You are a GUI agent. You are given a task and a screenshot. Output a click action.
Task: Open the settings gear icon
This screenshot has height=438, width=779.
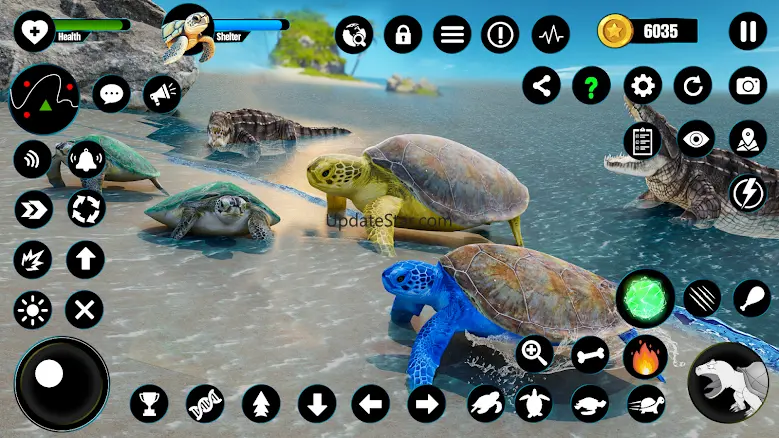(x=642, y=86)
